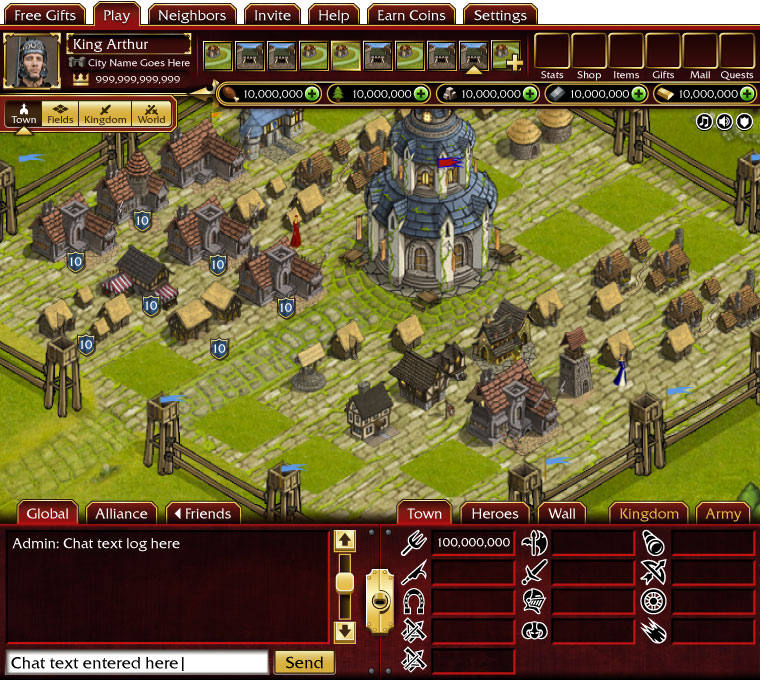Open the Quests slot
The height and width of the screenshot is (680, 760).
pyautogui.click(x=737, y=53)
